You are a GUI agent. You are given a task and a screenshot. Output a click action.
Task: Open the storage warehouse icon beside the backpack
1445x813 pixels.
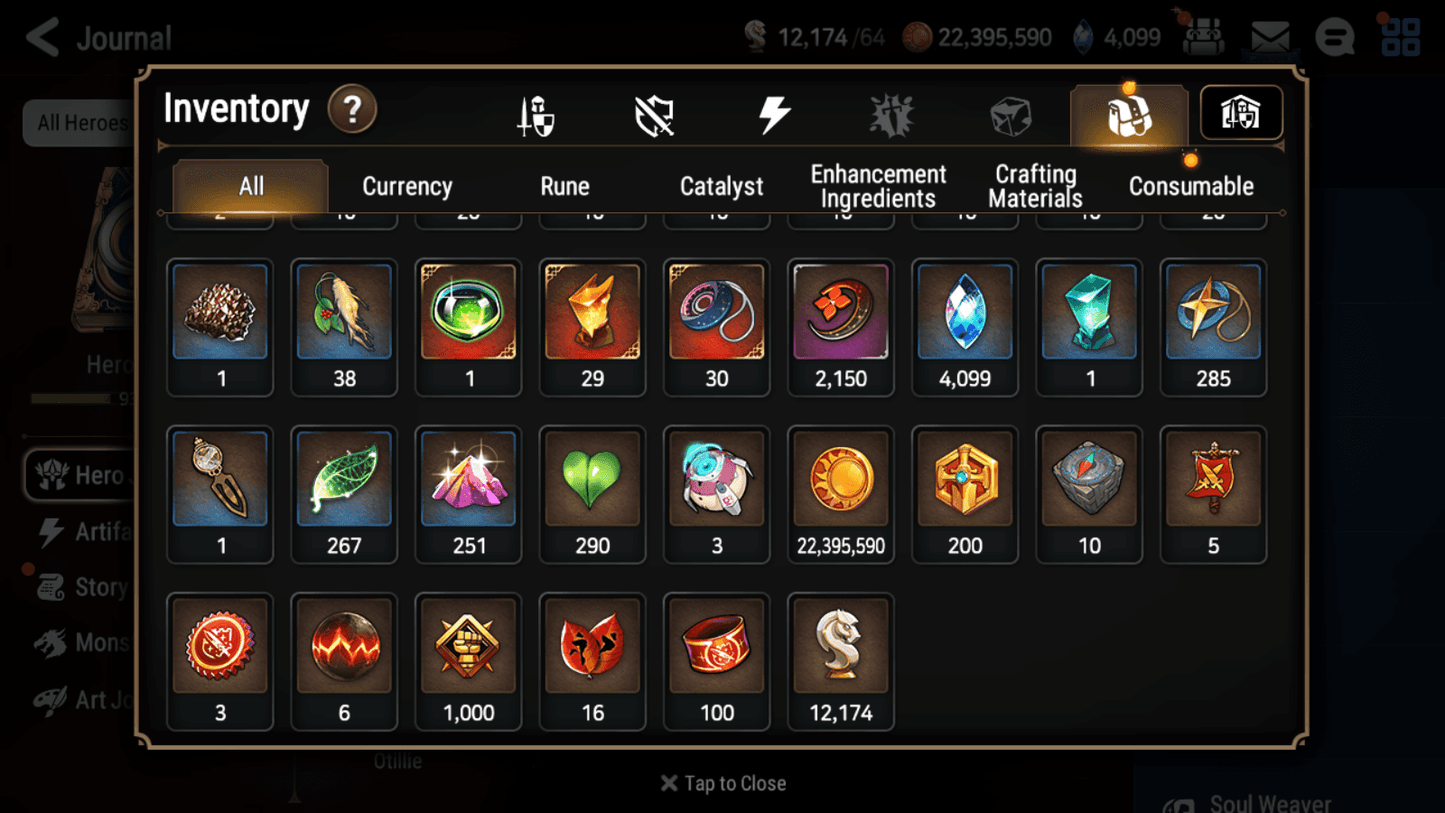tap(1240, 113)
